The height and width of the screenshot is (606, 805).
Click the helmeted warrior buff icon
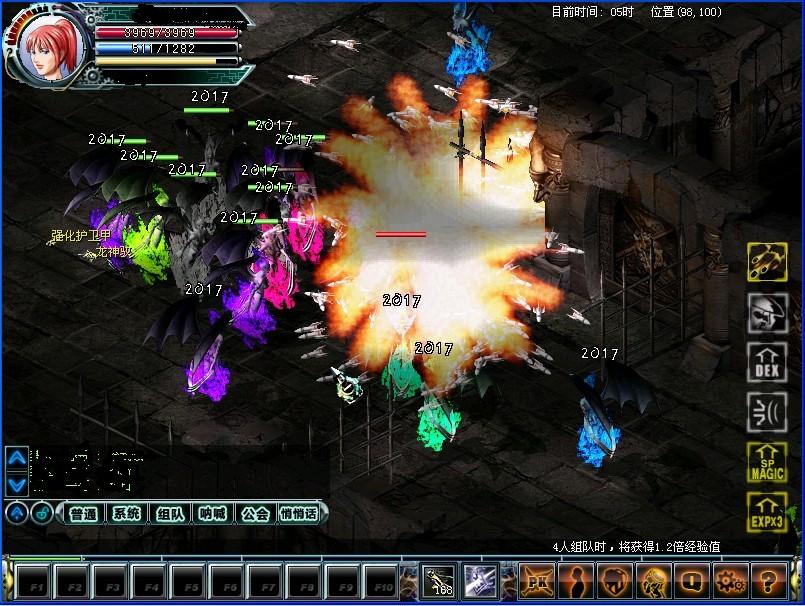coord(767,314)
